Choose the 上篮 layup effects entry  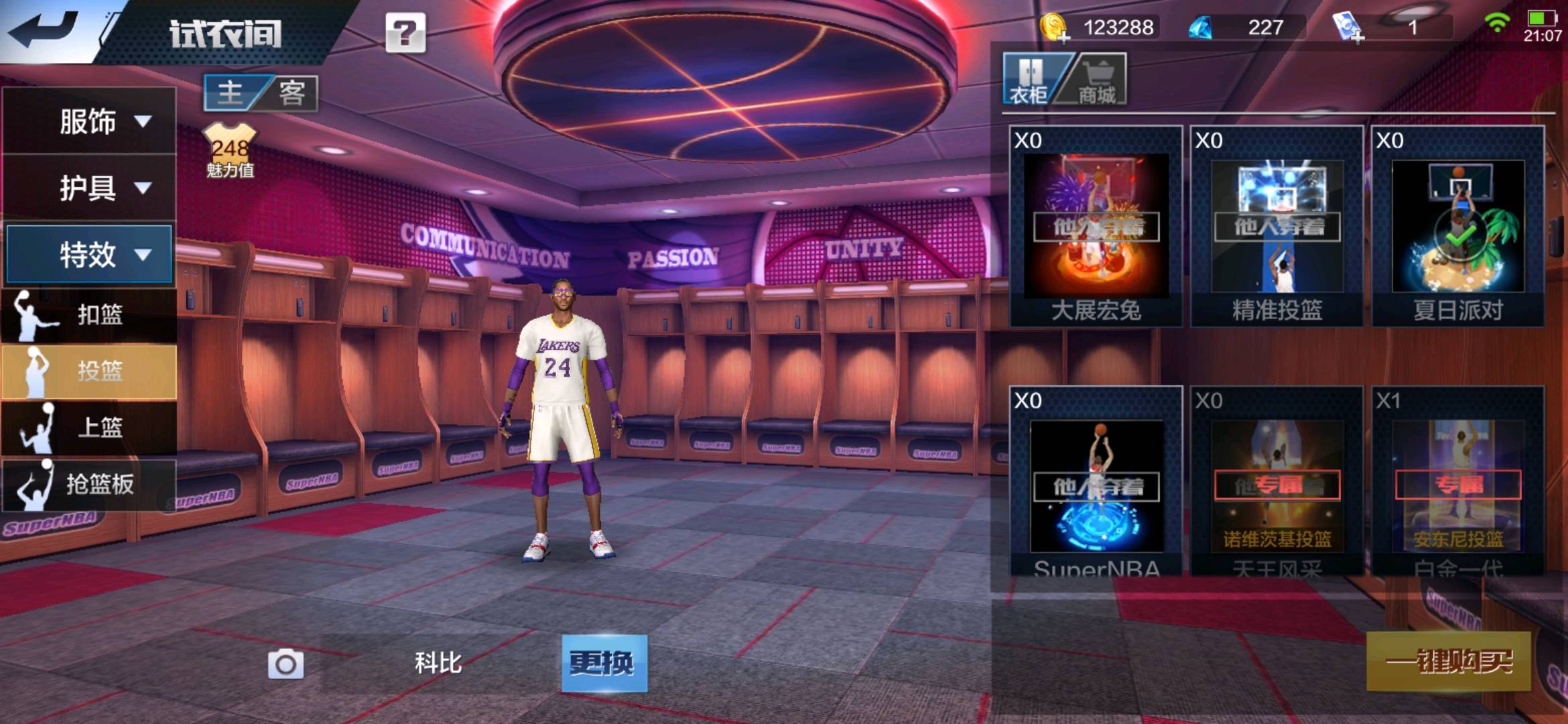[x=88, y=427]
